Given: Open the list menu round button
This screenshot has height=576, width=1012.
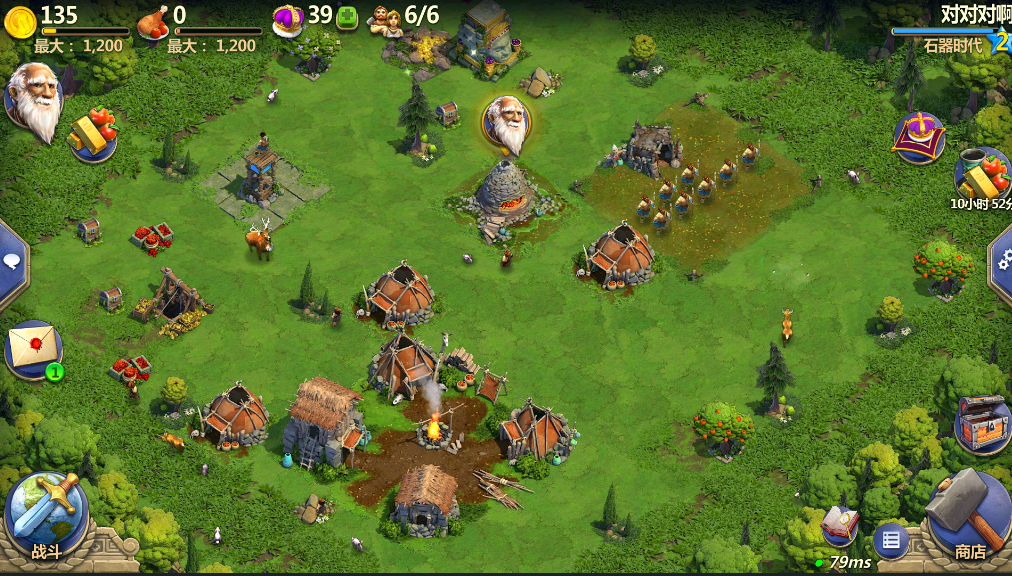Looking at the screenshot, I should [890, 541].
